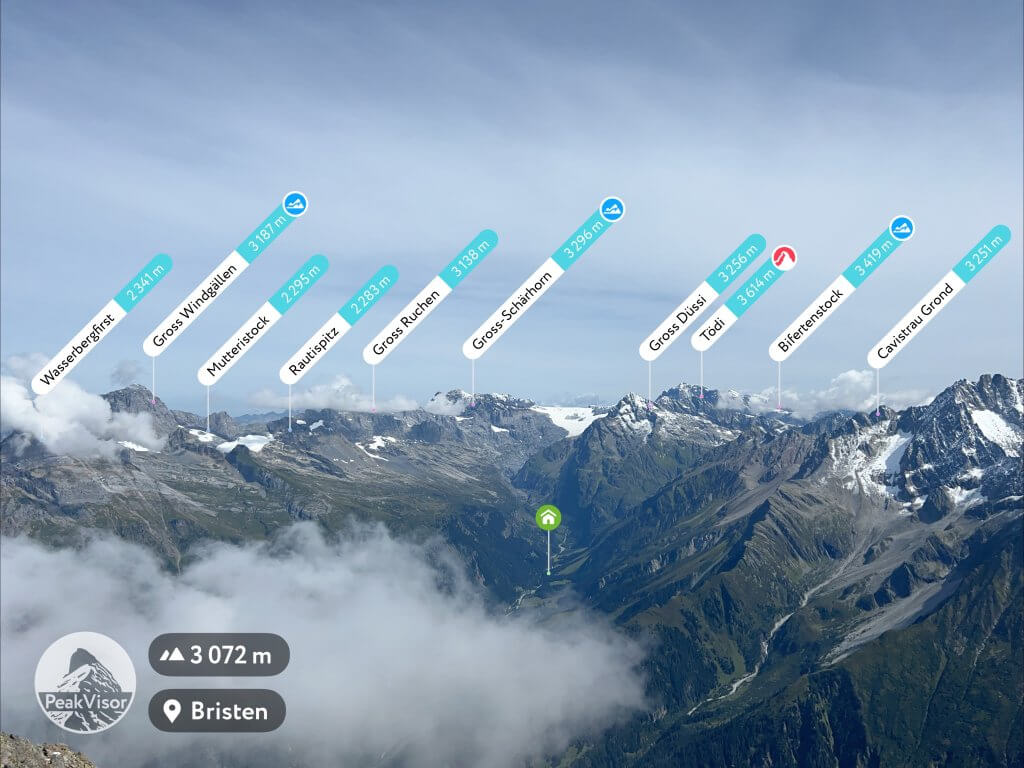Click the green mountain hut marker
The width and height of the screenshot is (1024, 768).
[548, 517]
